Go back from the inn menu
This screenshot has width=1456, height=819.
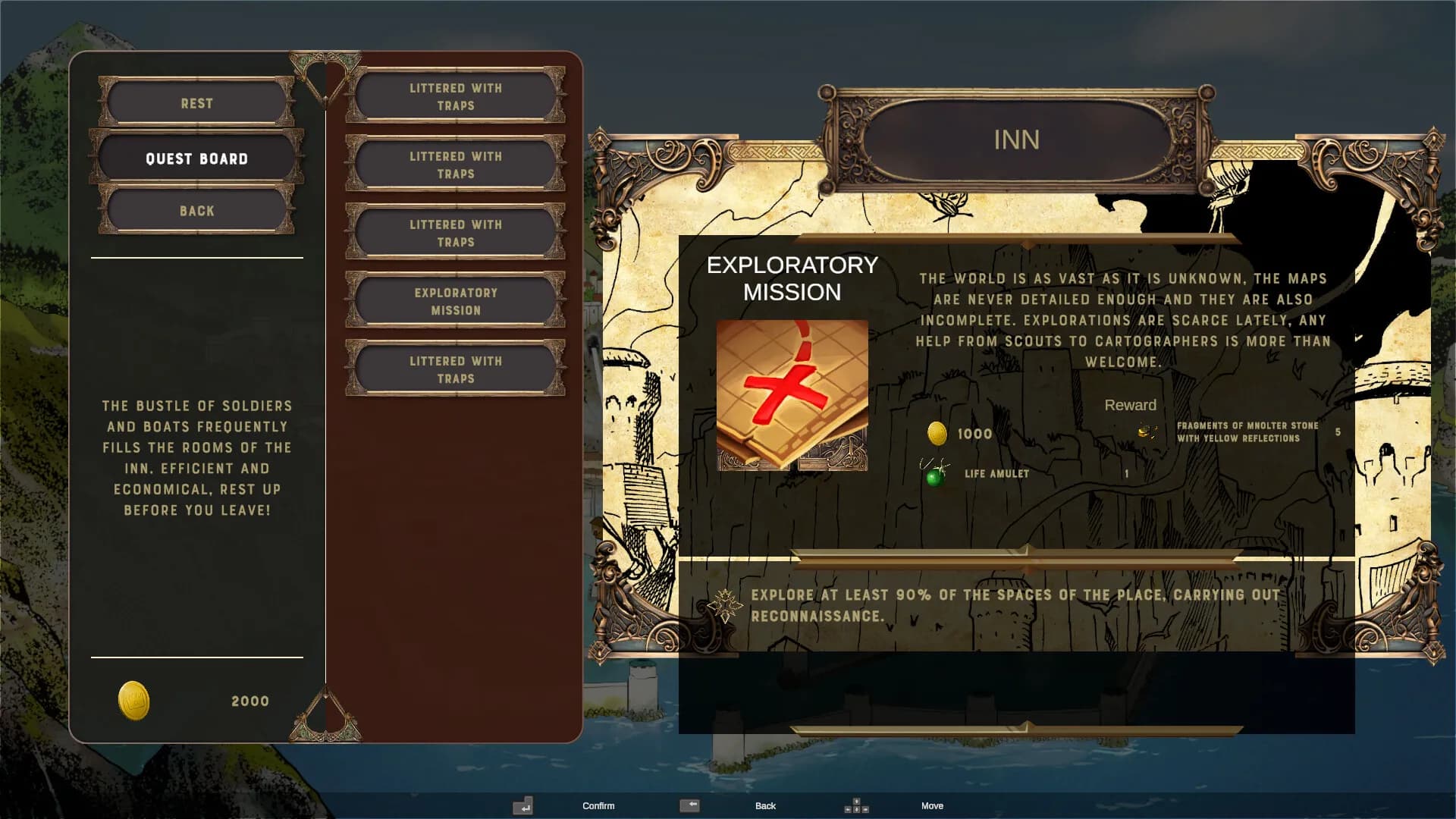click(x=196, y=211)
